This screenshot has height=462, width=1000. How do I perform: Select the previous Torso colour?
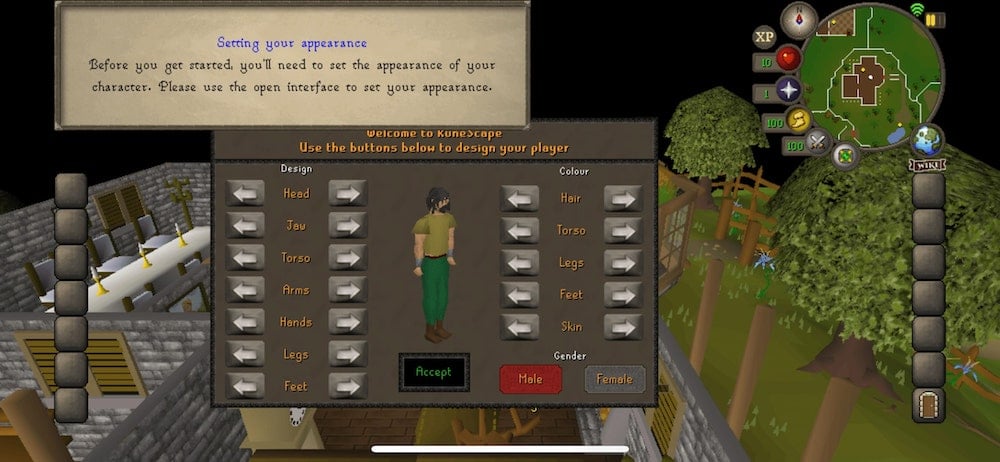click(x=519, y=230)
